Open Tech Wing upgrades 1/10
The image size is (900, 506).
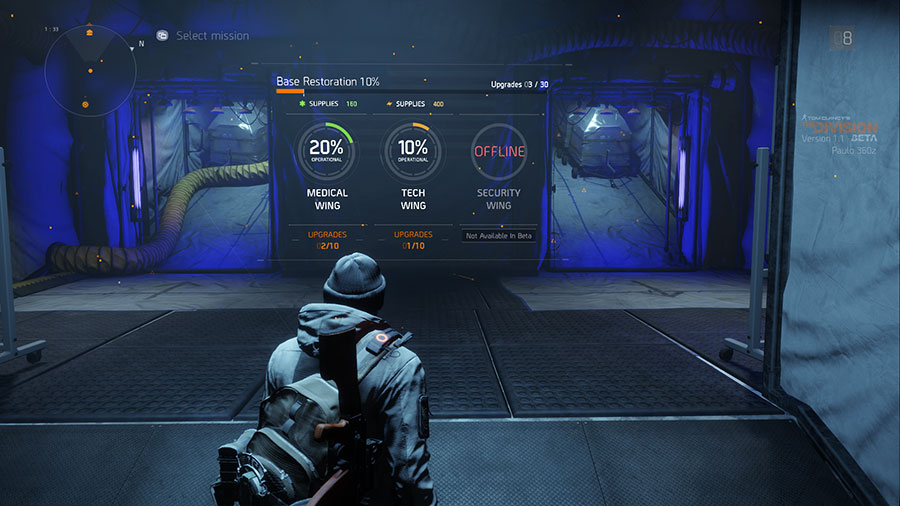click(413, 239)
